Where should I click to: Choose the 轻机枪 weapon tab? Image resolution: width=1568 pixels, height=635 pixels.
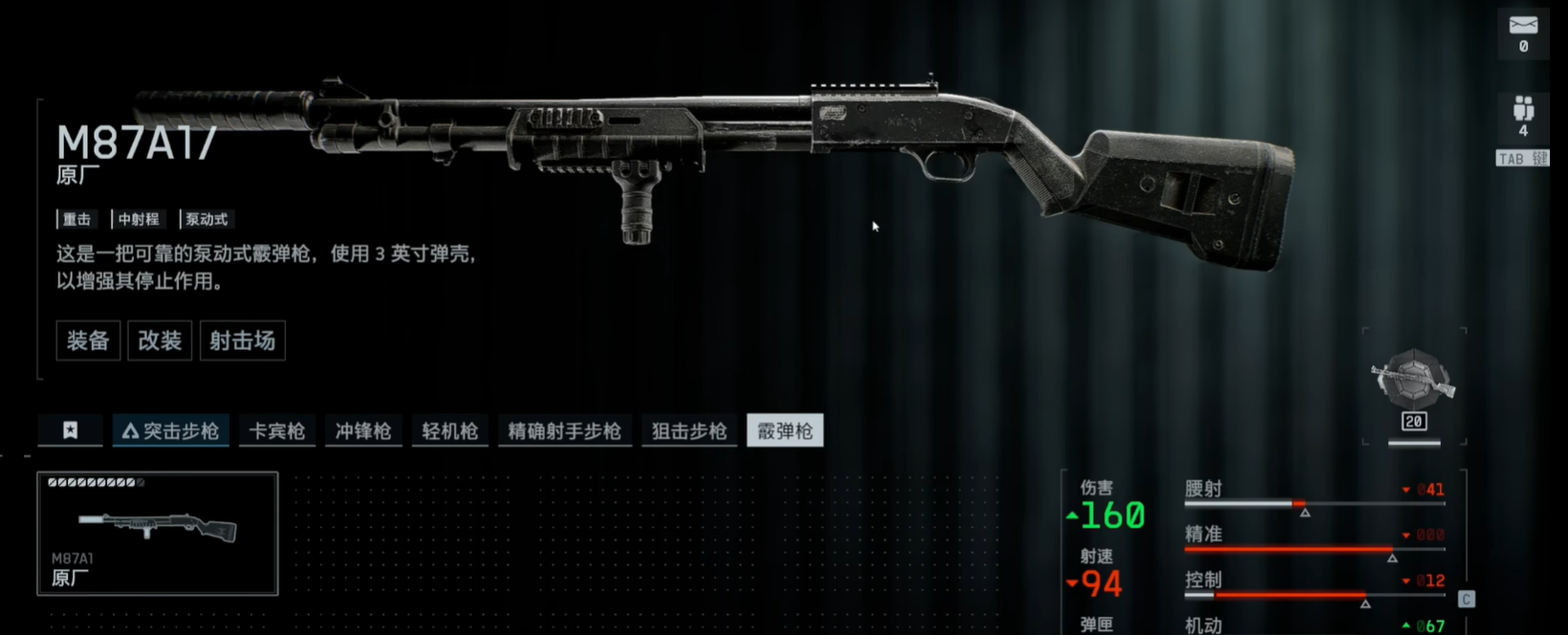tap(449, 431)
